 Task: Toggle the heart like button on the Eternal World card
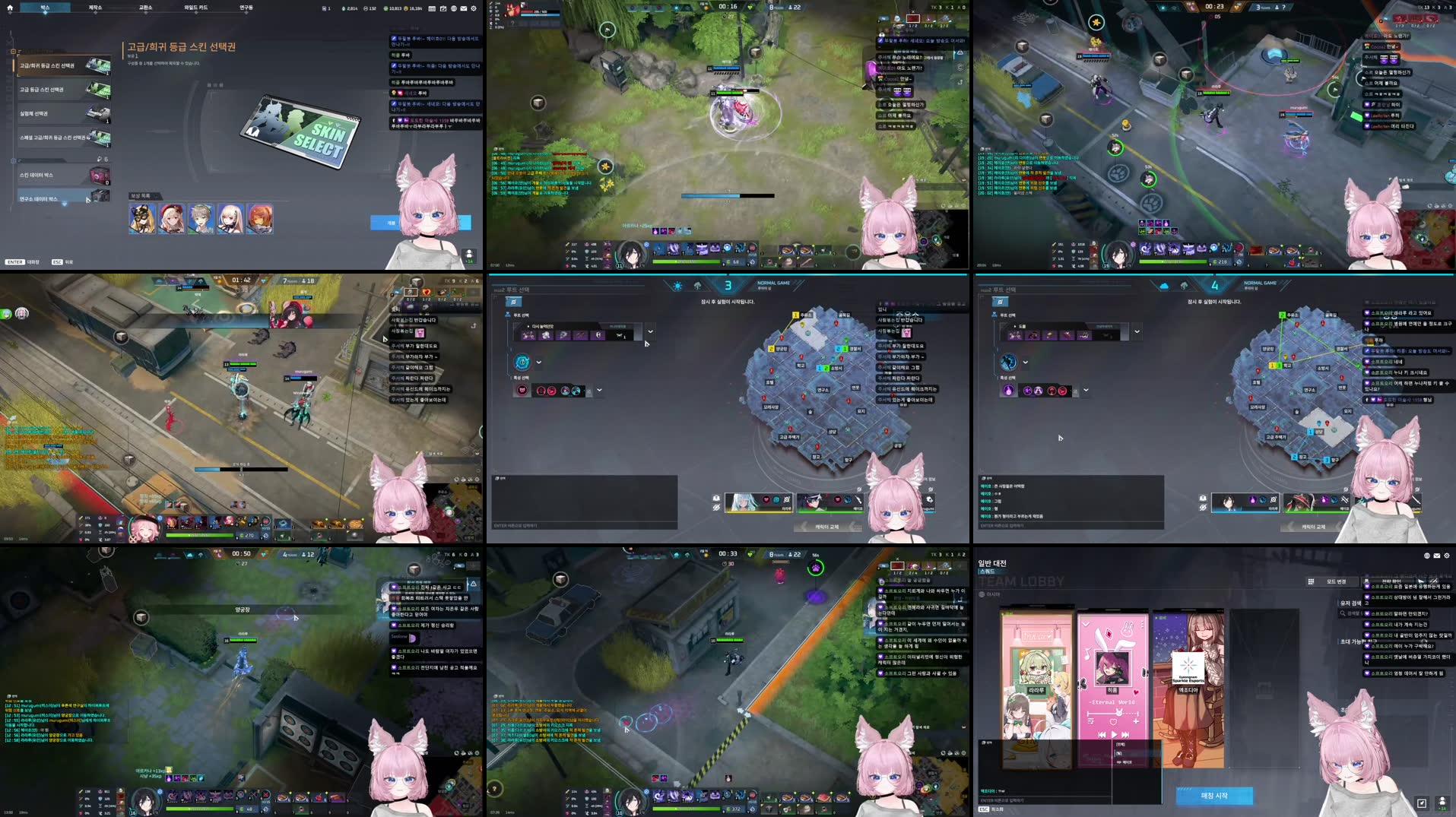point(1113,722)
